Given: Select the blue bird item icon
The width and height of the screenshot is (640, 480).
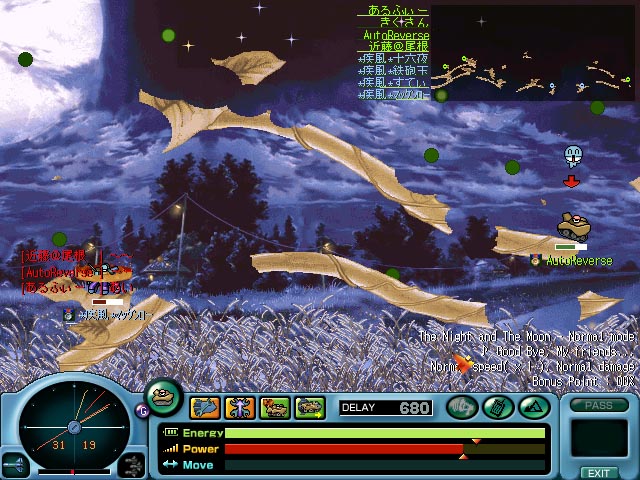Looking at the screenshot, I should click(205, 407).
